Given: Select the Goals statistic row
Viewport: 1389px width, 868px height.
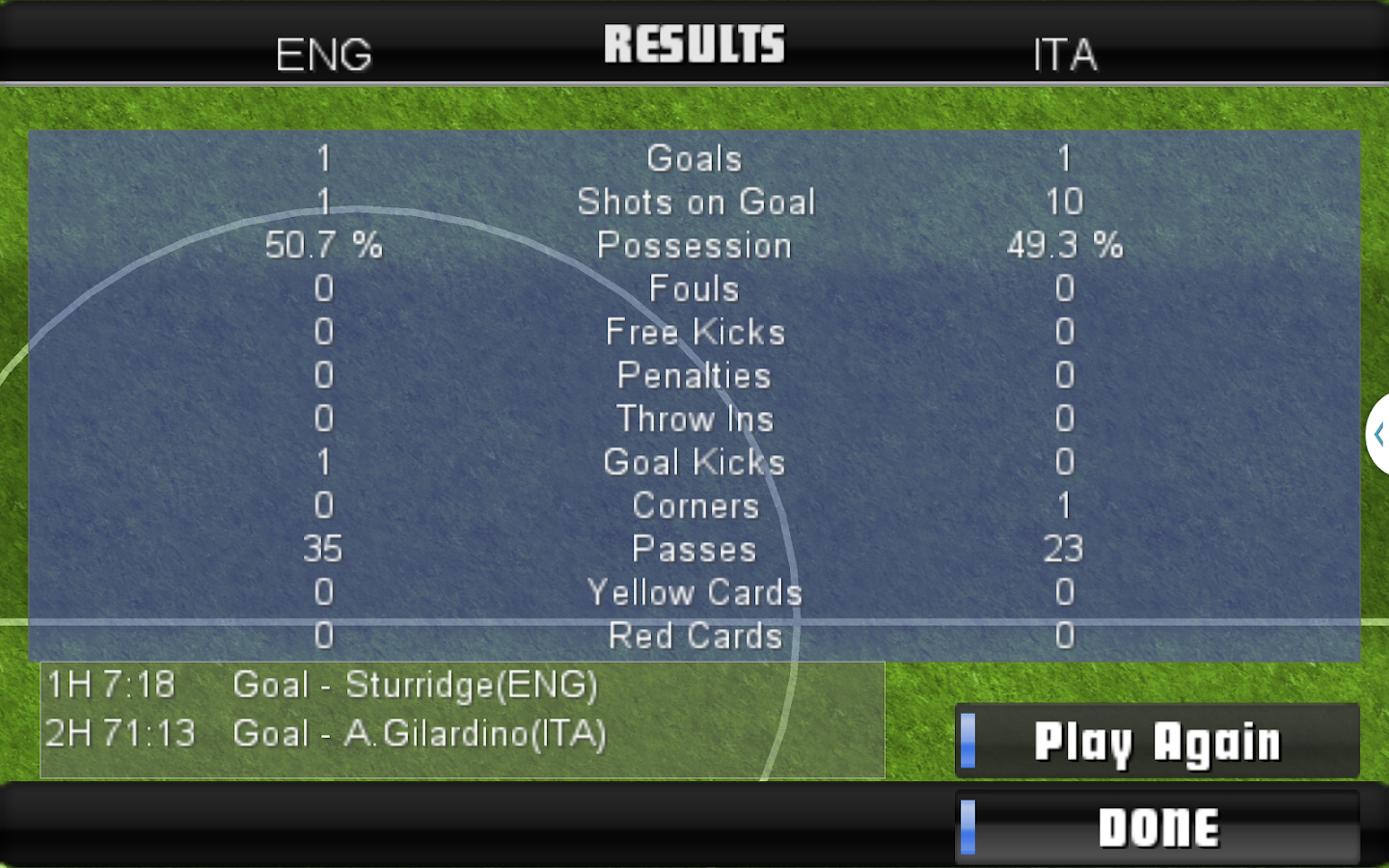Looking at the screenshot, I should click(694, 158).
